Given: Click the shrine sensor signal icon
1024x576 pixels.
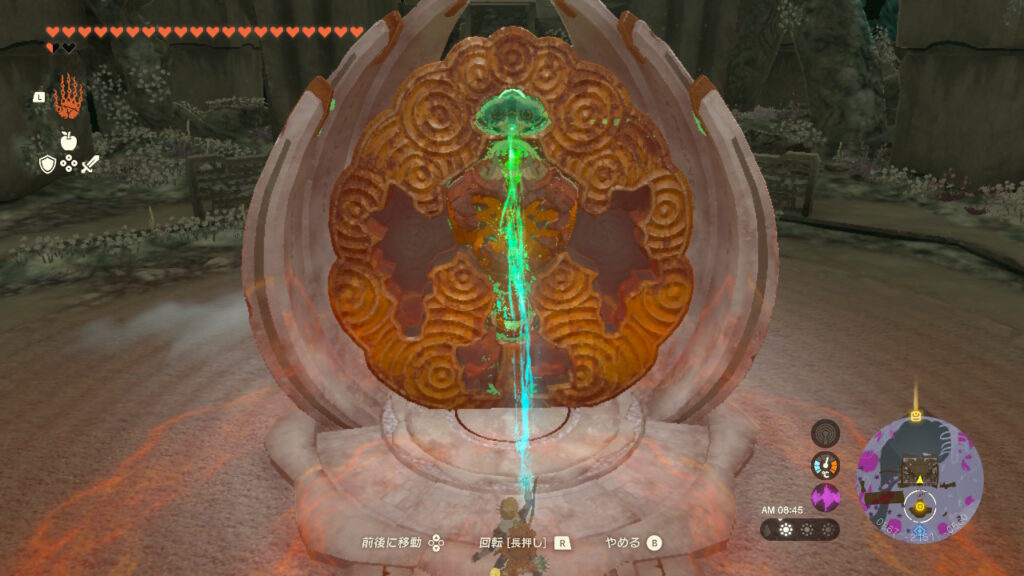Looking at the screenshot, I should point(825,433).
